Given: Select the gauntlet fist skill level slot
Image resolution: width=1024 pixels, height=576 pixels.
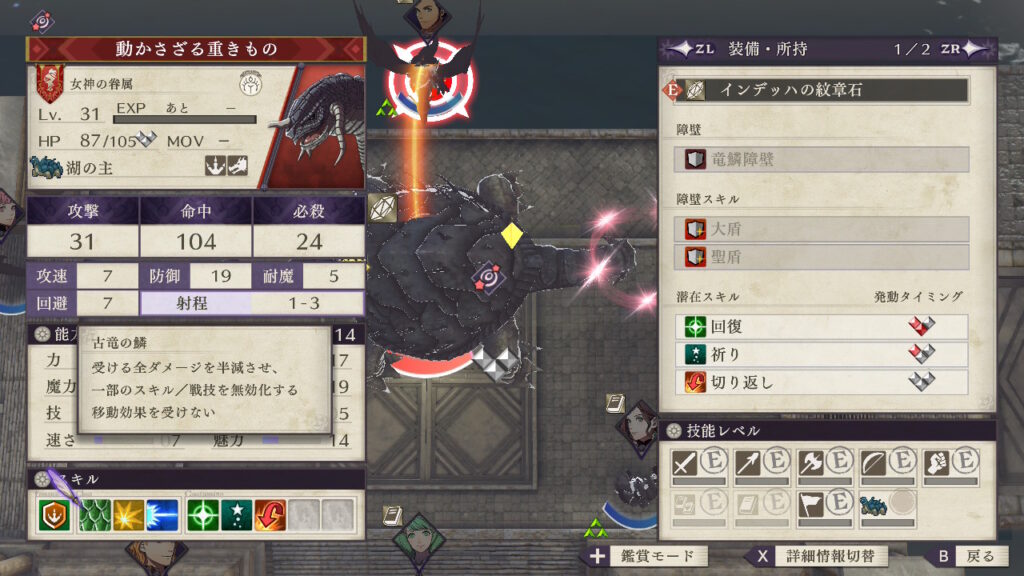Looking at the screenshot, I should coord(948,466).
